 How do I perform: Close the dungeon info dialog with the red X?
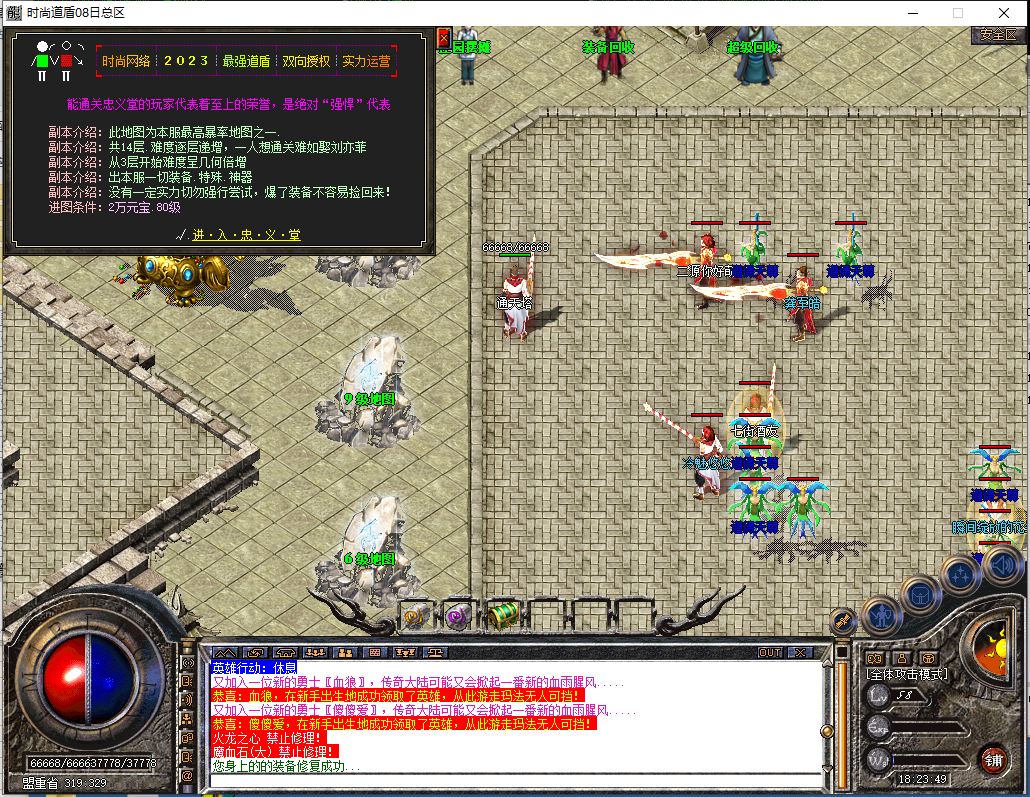(x=444, y=38)
